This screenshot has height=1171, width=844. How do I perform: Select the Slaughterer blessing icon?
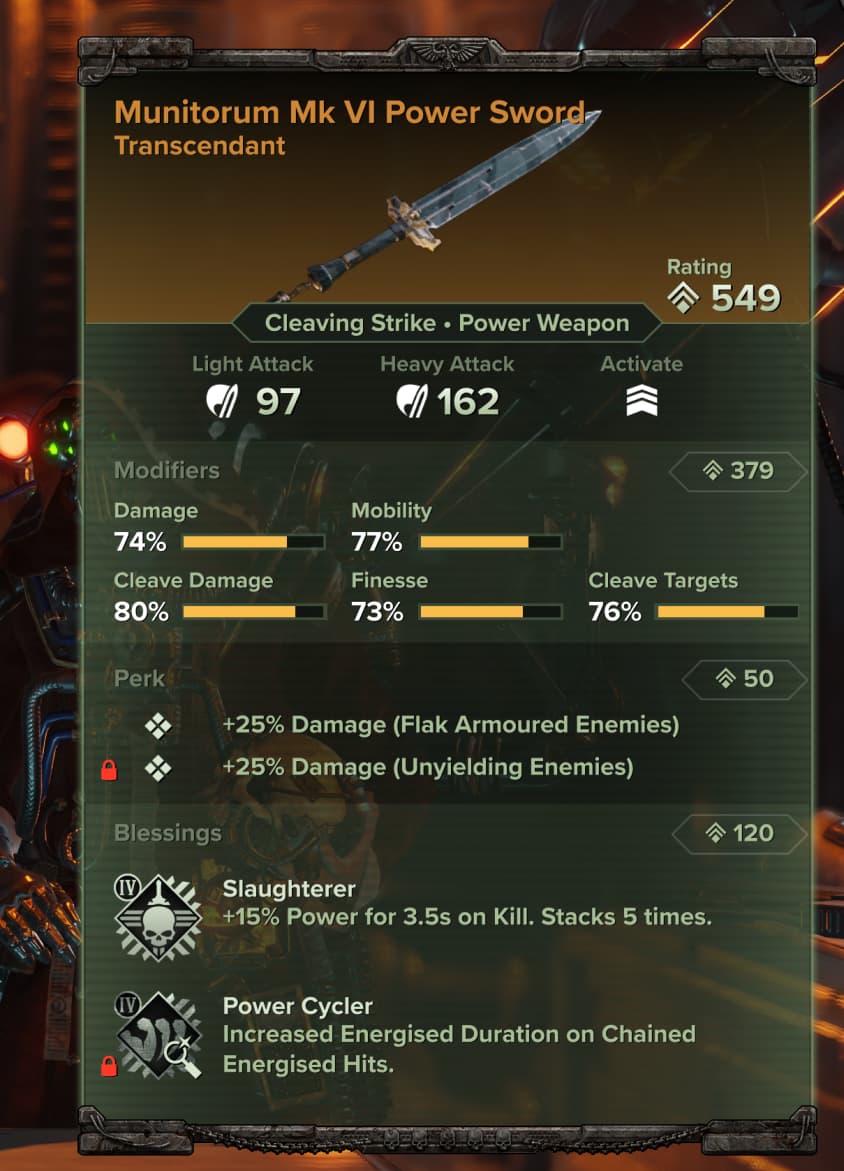159,918
